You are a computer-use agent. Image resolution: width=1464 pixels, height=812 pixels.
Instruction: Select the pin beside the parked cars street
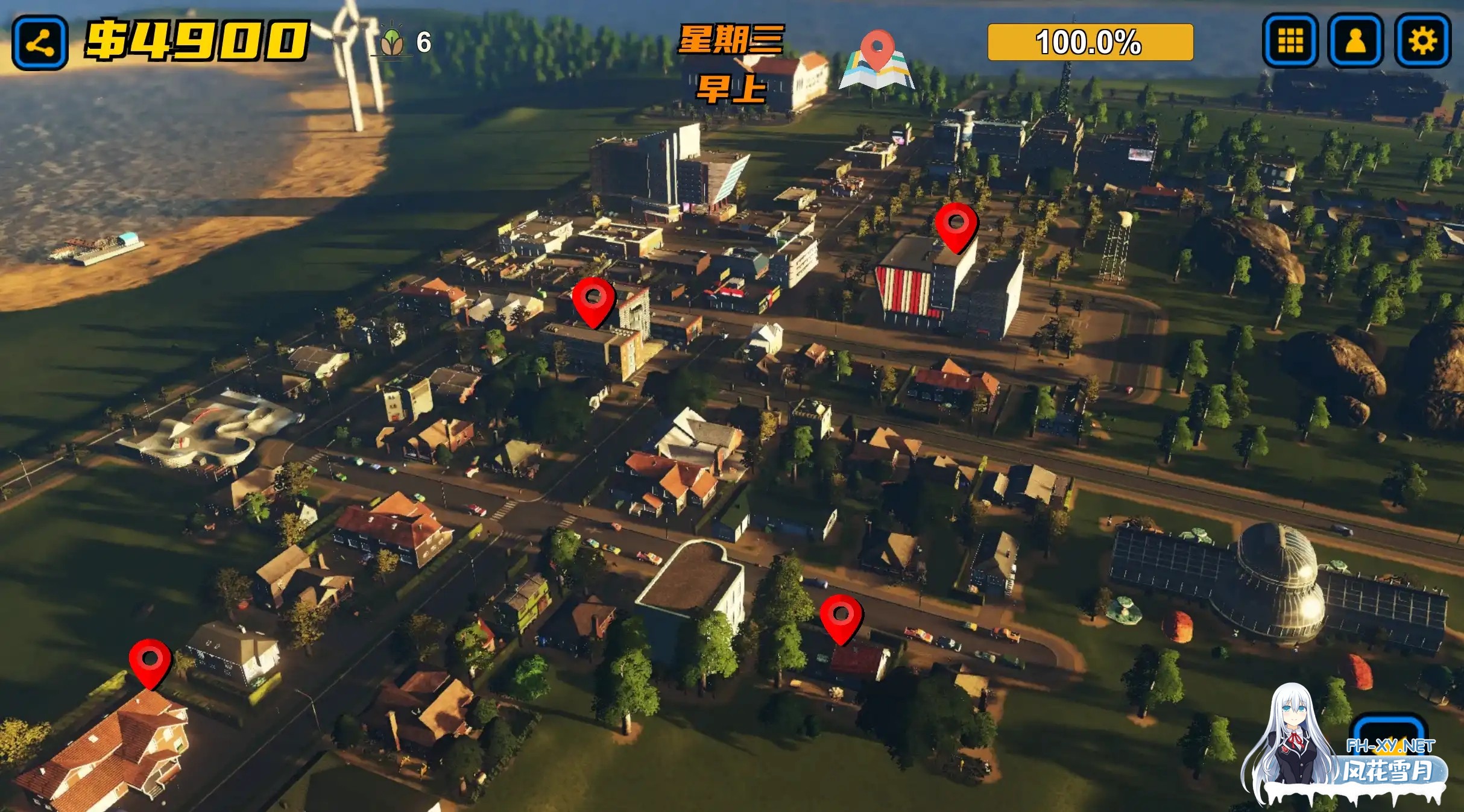841,617
